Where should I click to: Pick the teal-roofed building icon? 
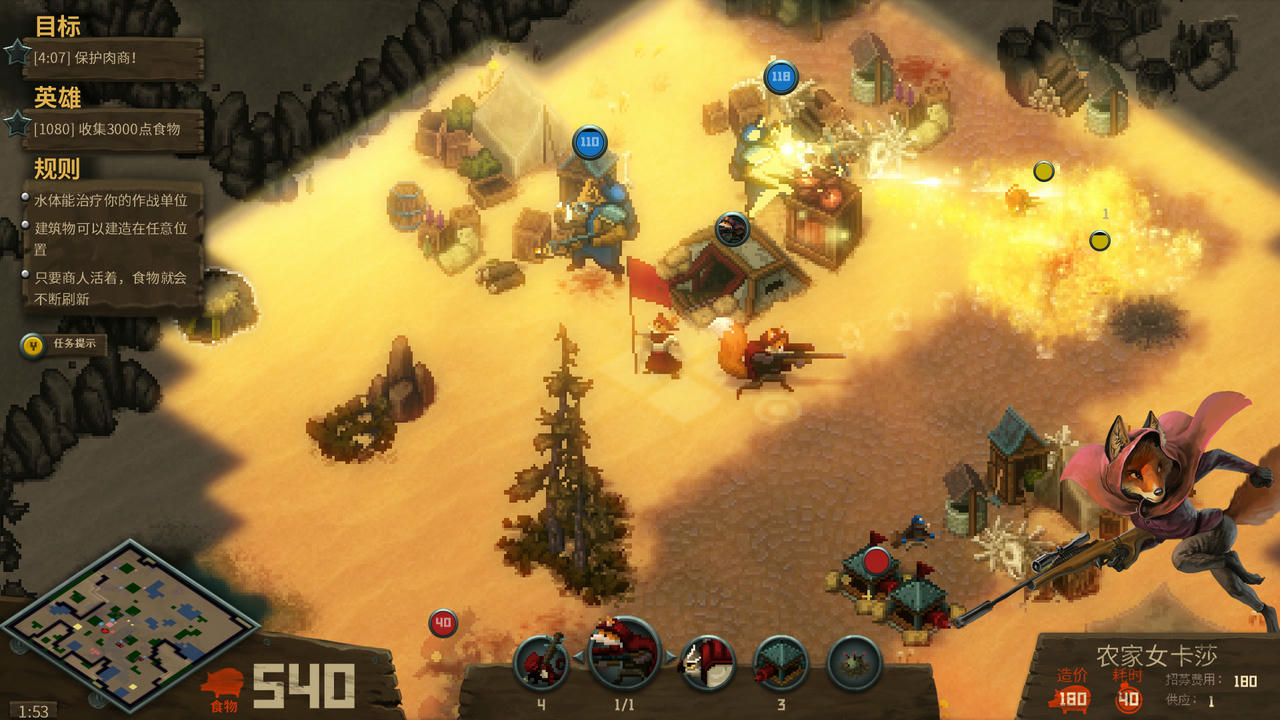coord(780,662)
